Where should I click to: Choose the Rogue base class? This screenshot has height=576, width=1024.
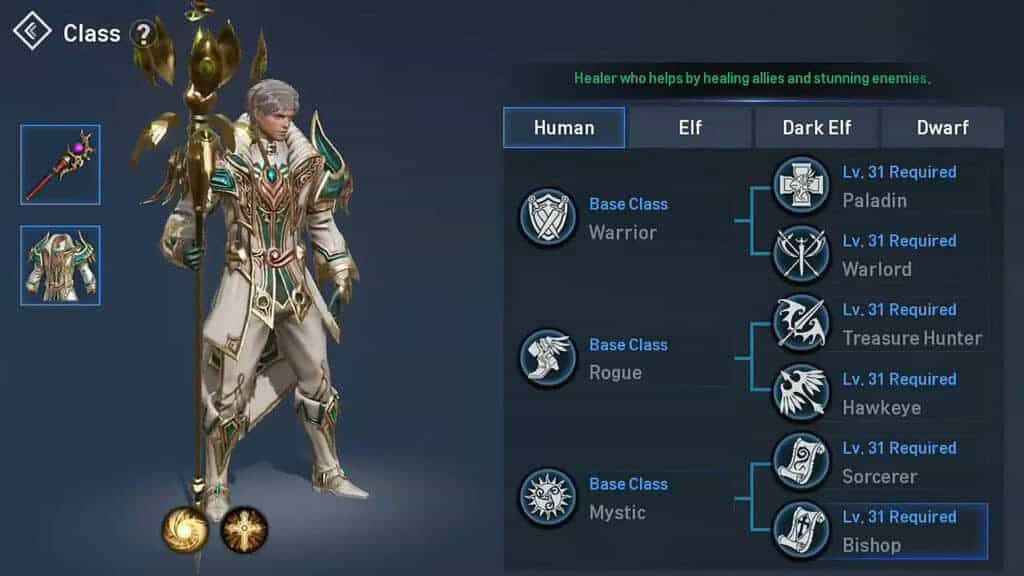click(x=548, y=358)
